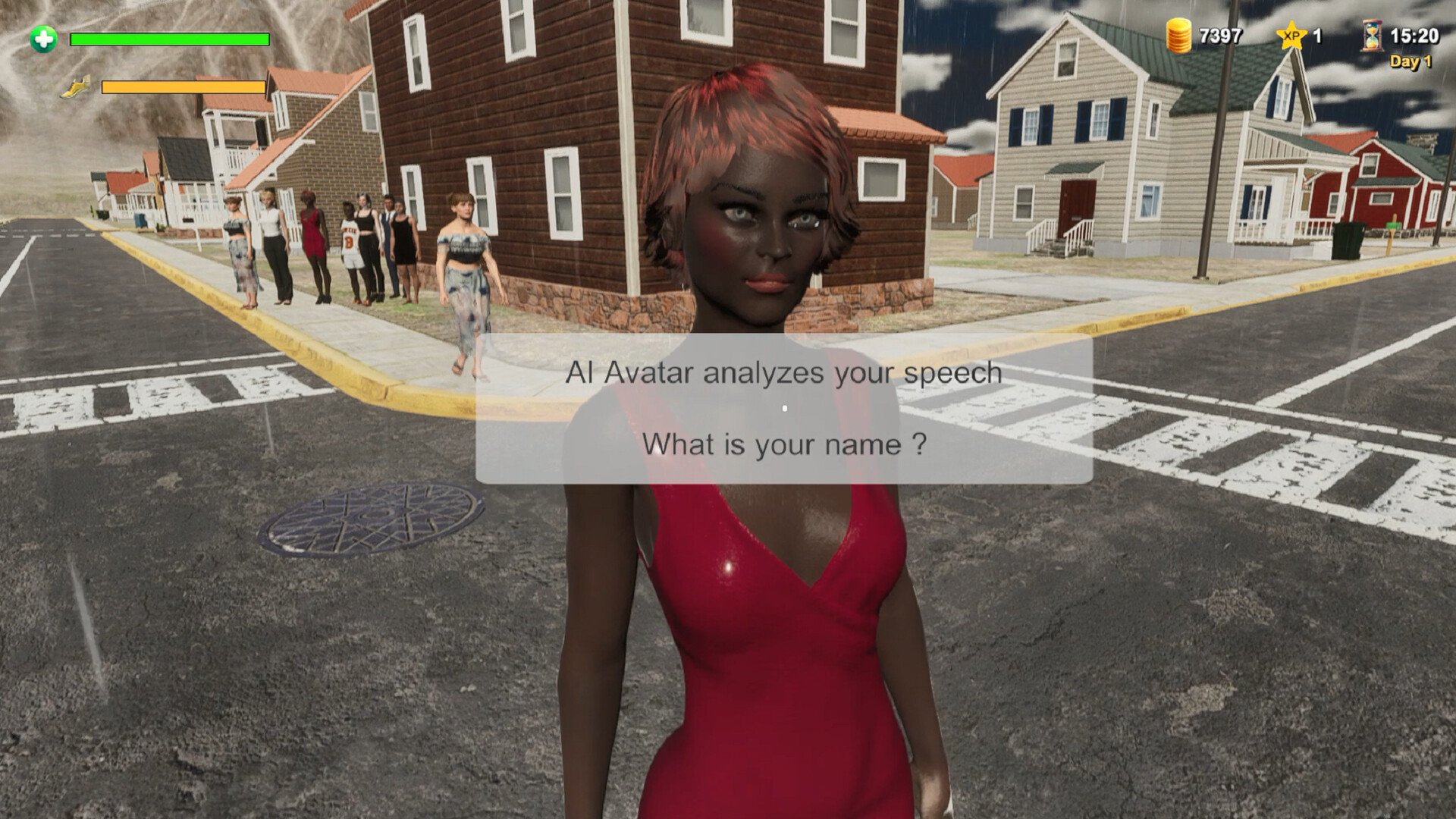1456x819 pixels.
Task: Select the "What is your name ?" dialogue line
Action: click(x=784, y=444)
